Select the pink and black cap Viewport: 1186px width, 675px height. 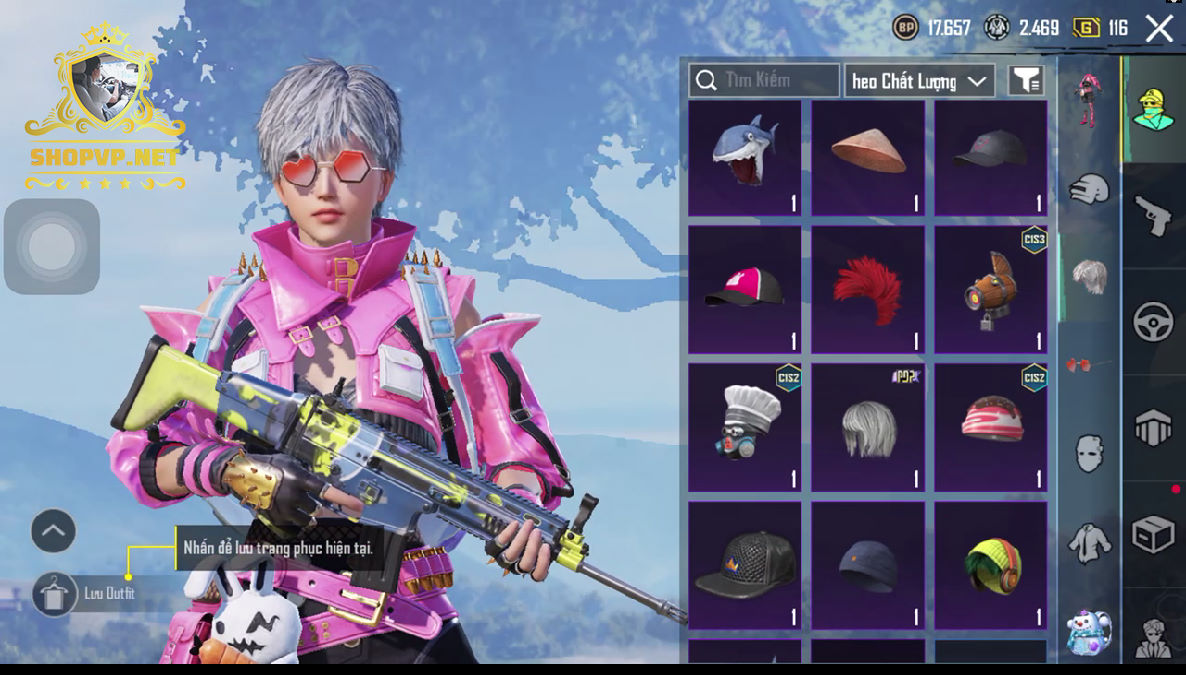pyautogui.click(x=744, y=289)
